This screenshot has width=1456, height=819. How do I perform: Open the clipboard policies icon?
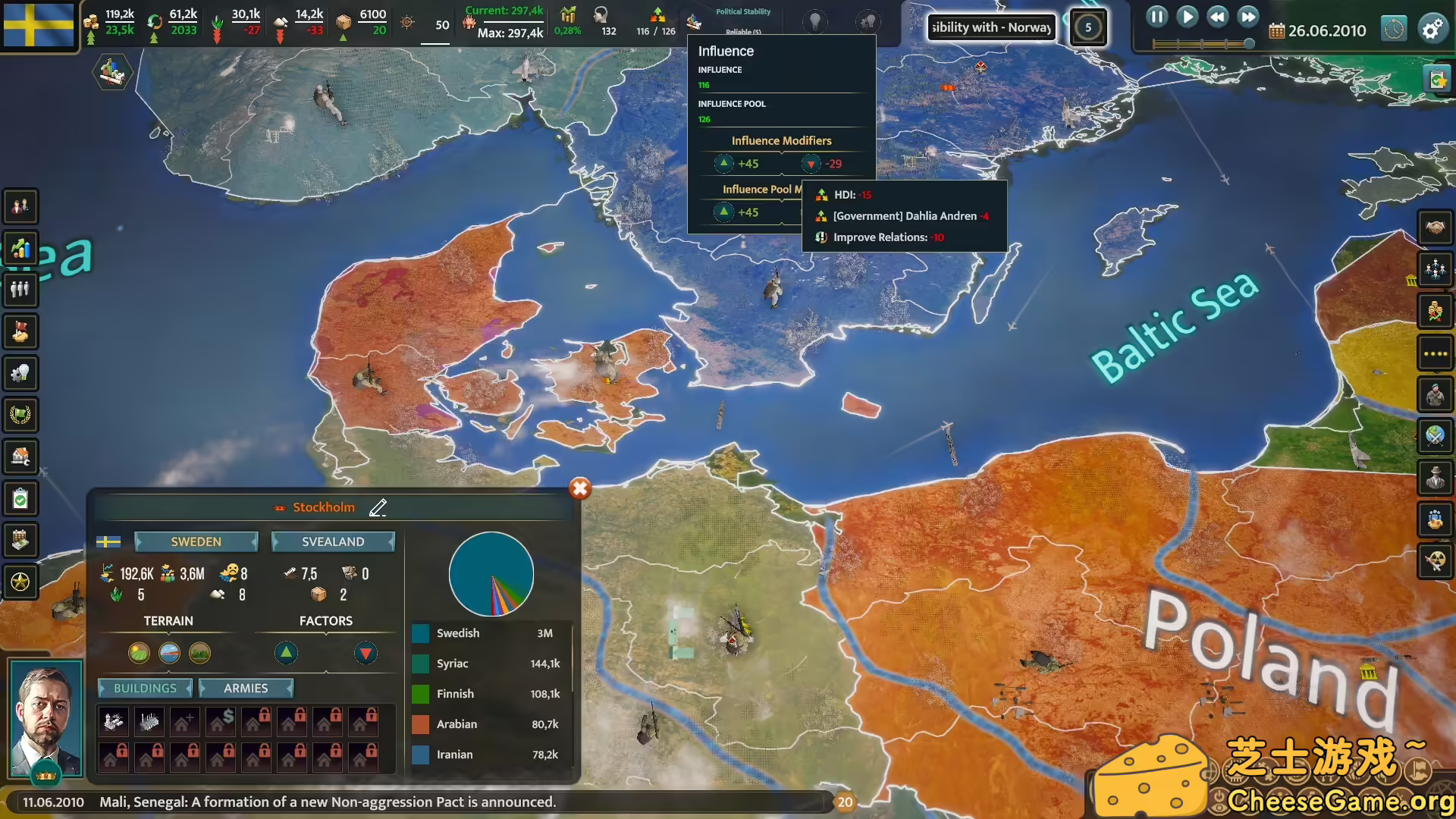[20, 498]
